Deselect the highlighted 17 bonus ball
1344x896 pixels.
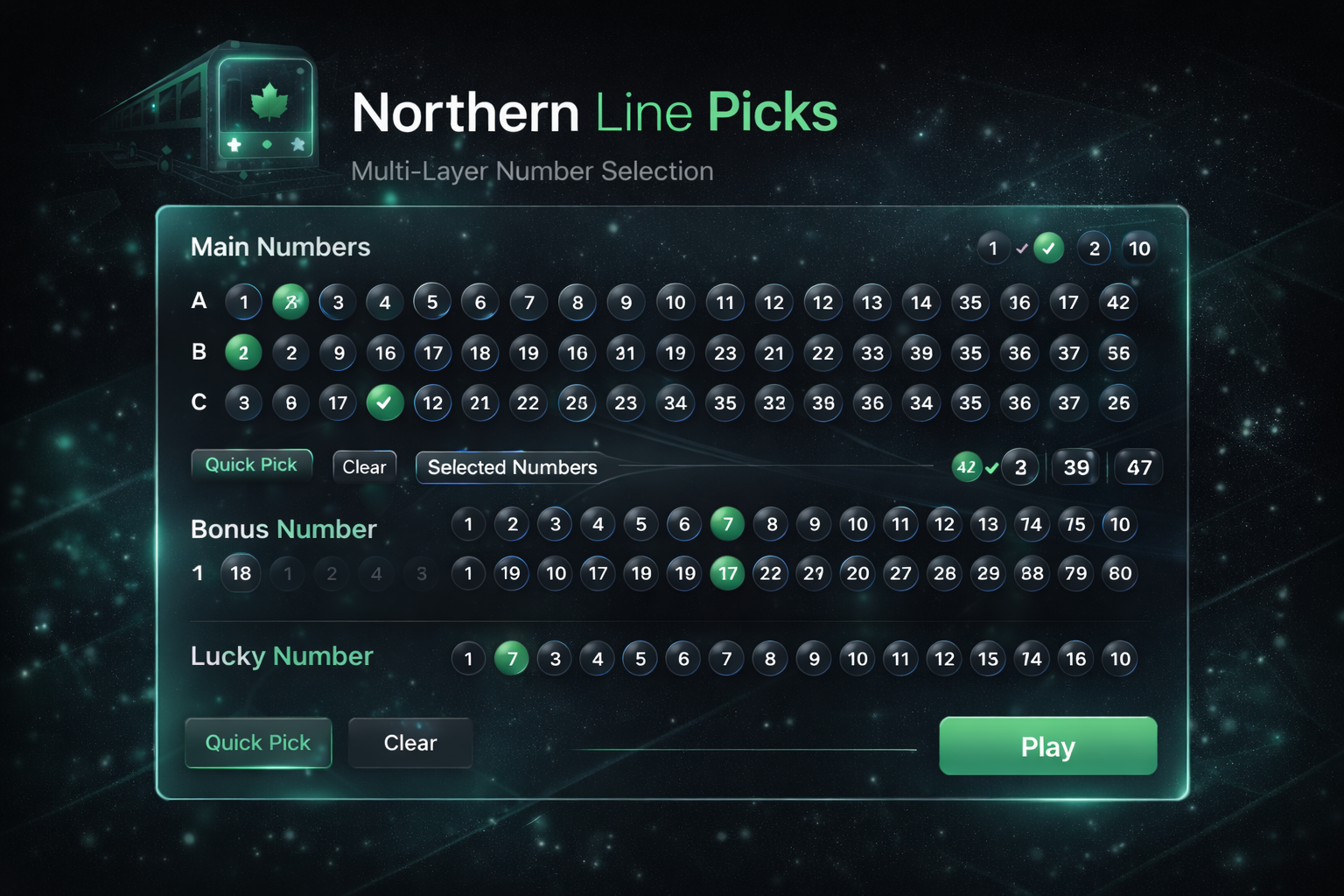(727, 574)
